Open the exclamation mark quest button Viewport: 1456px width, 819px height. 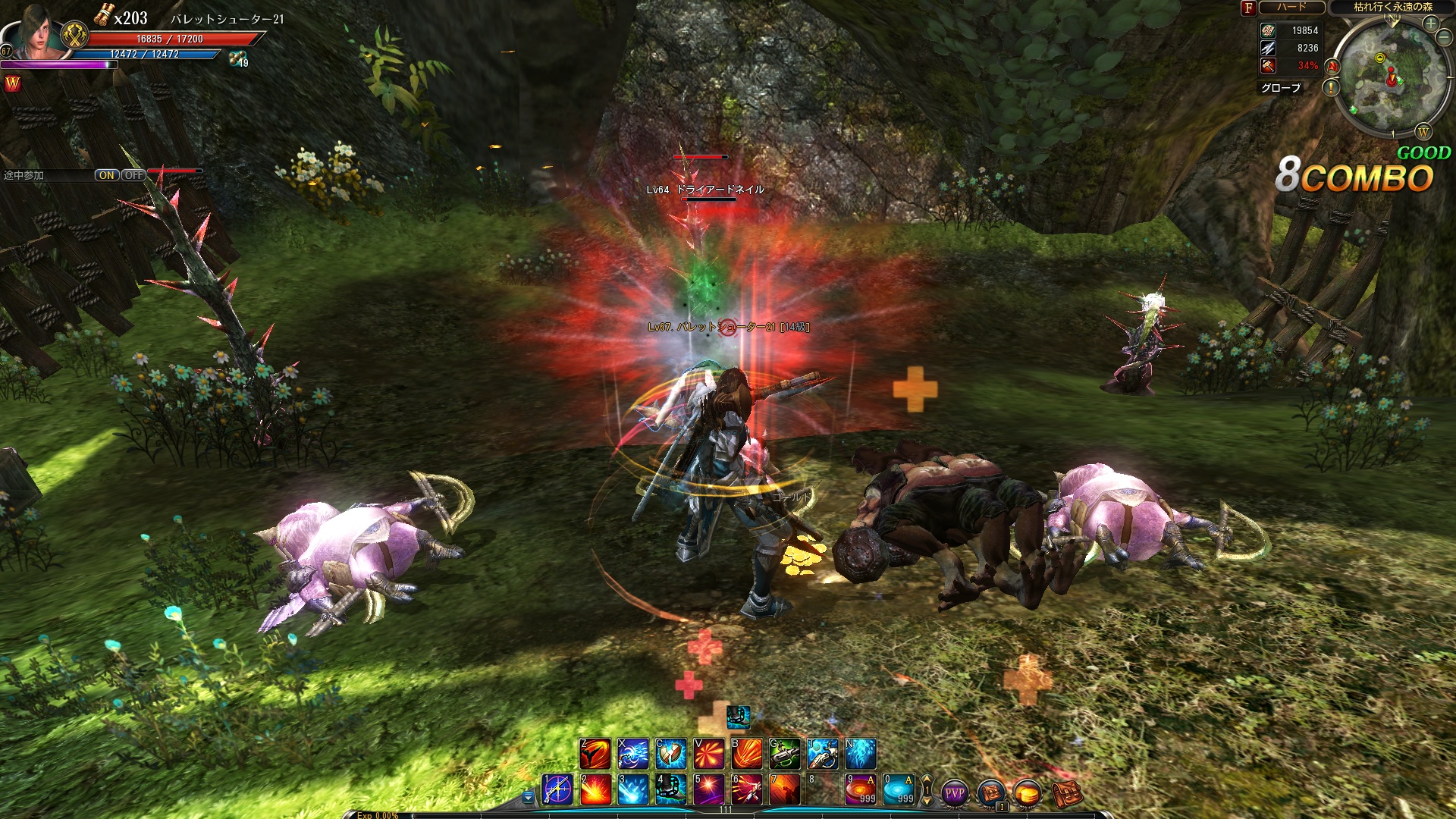click(x=1331, y=88)
